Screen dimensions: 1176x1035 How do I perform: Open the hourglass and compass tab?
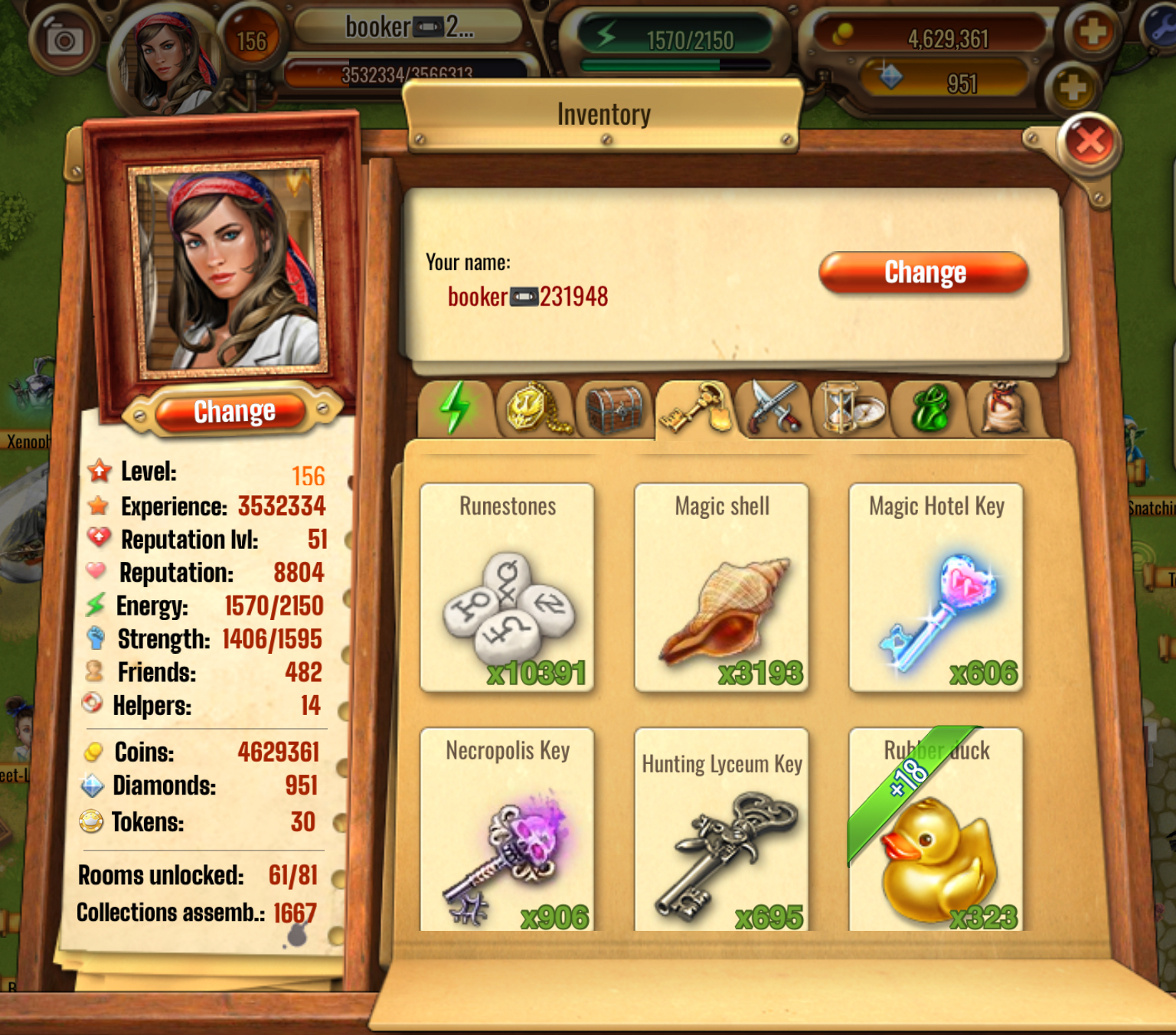(x=851, y=408)
